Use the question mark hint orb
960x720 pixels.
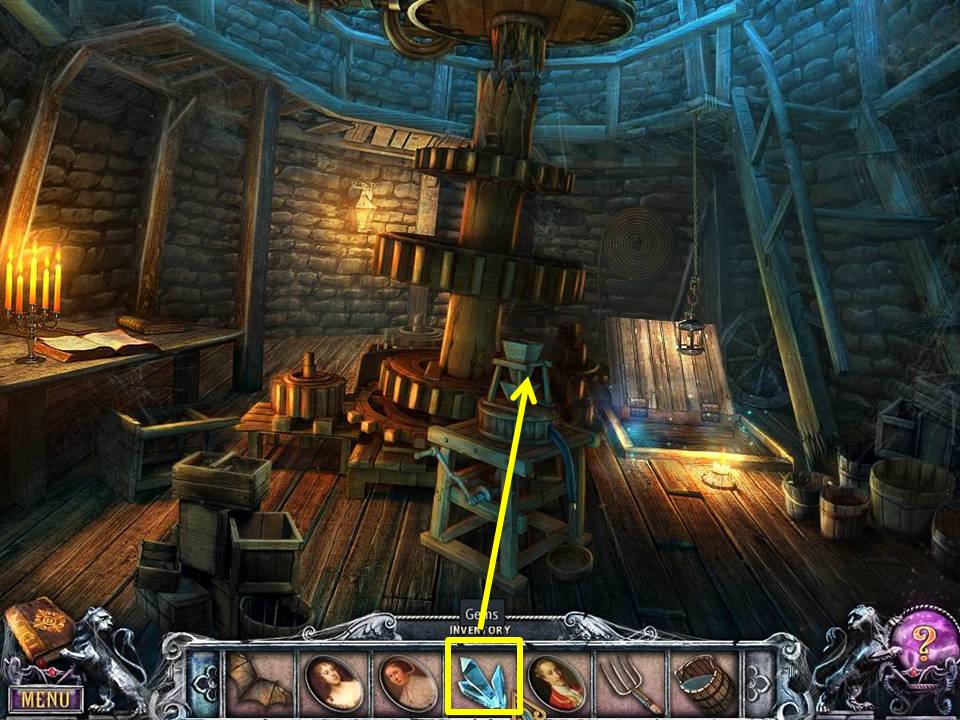tap(918, 641)
